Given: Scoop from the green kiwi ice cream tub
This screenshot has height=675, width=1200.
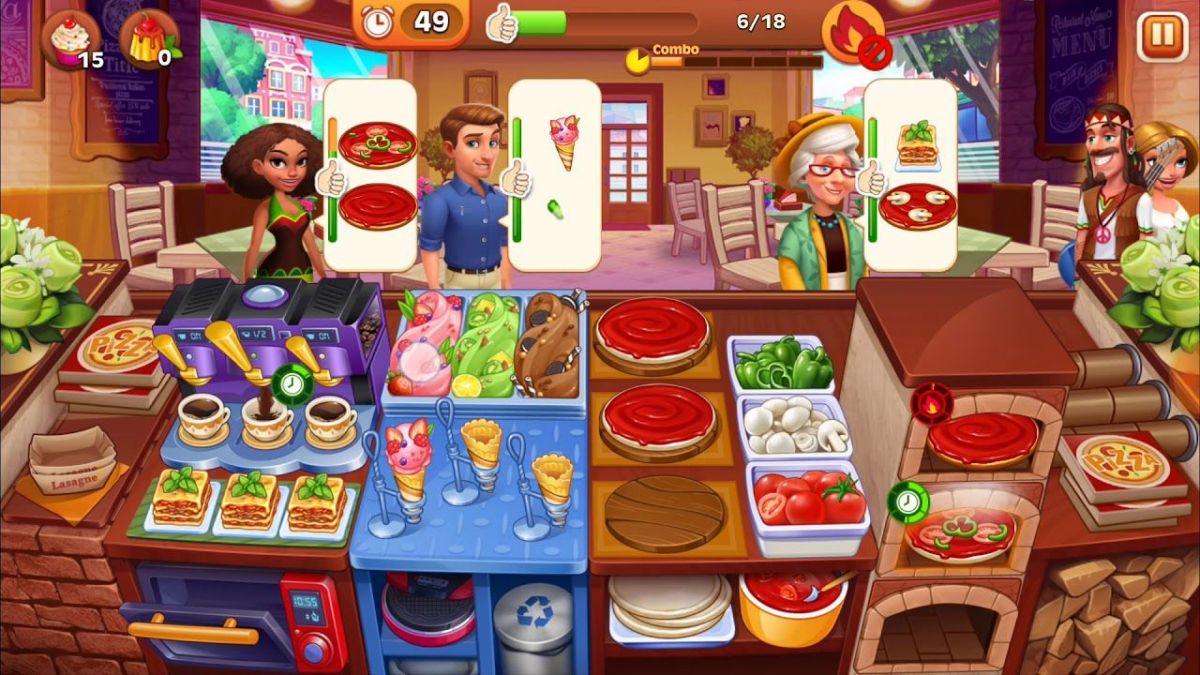Looking at the screenshot, I should tap(487, 345).
